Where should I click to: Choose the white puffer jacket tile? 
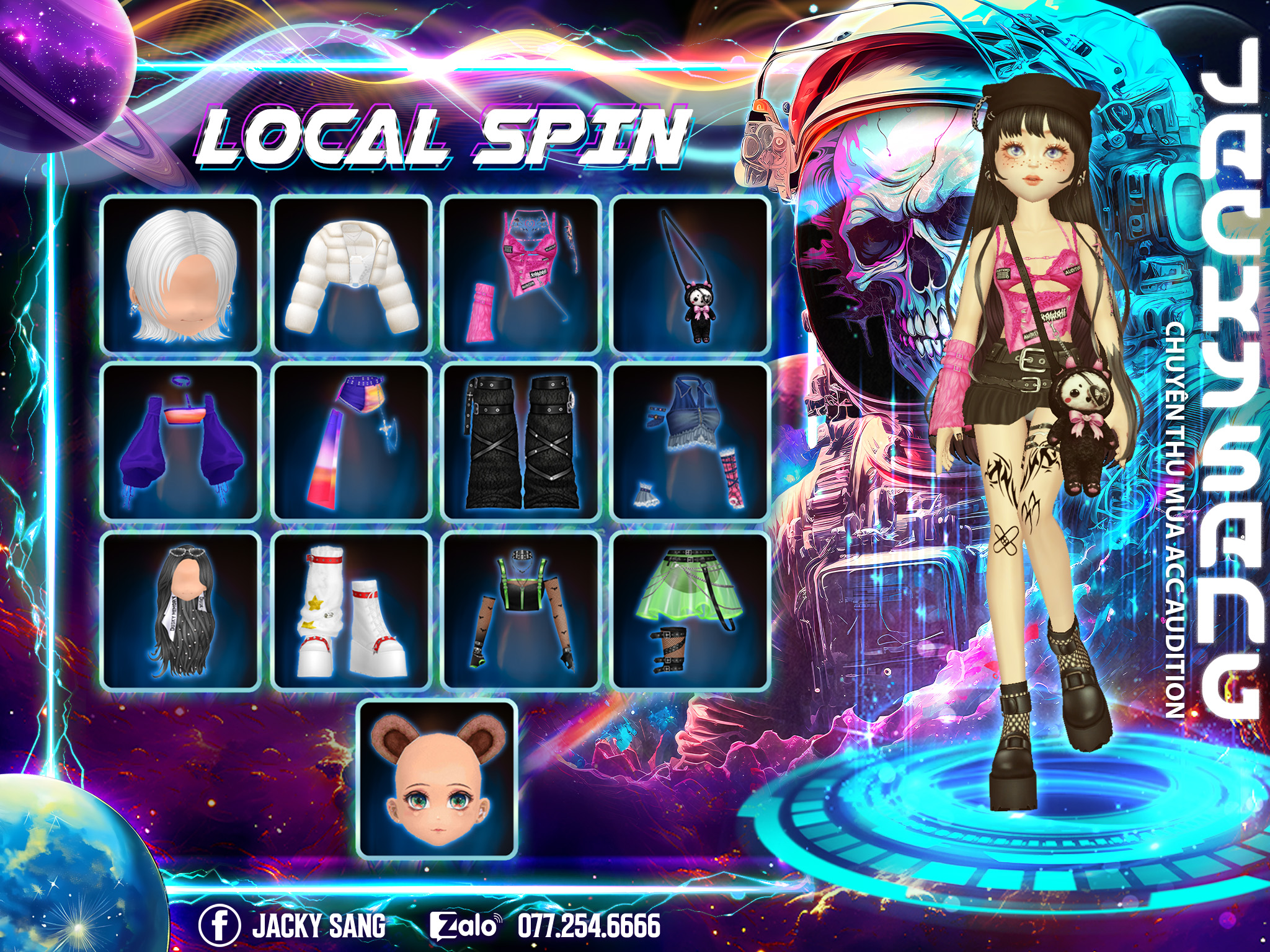[x=352, y=274]
